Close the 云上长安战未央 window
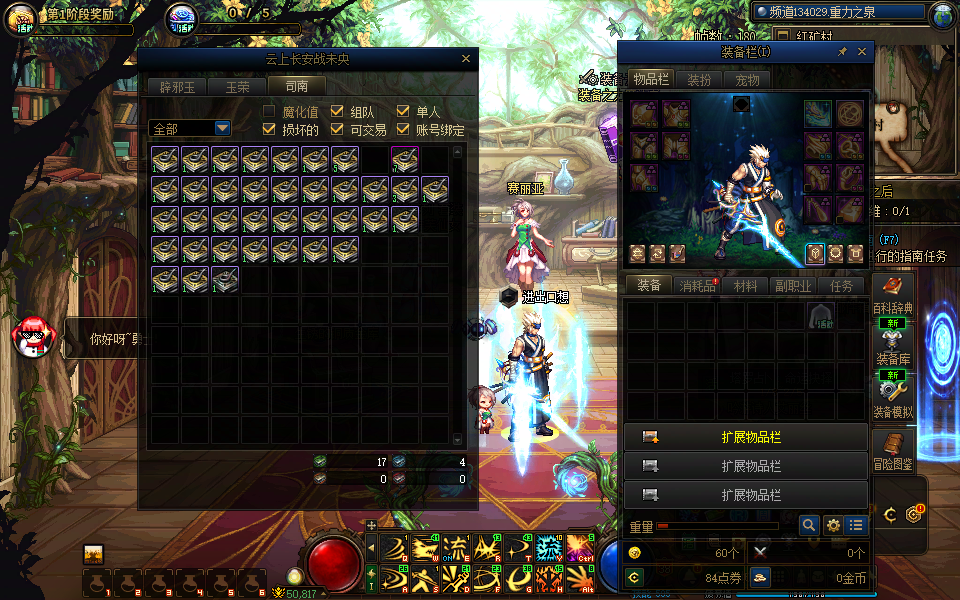The image size is (960, 600). [465, 59]
